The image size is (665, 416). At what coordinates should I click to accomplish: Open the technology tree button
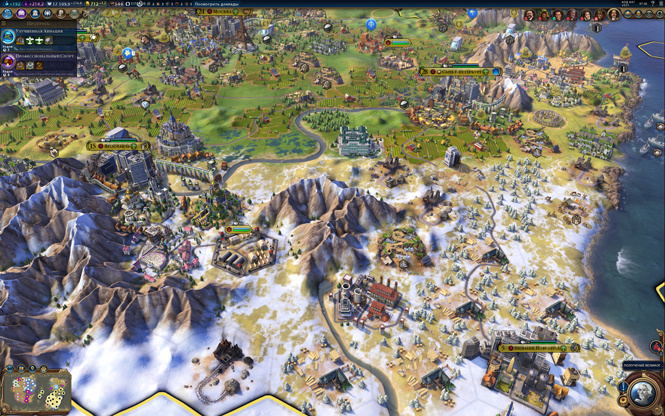tap(8, 15)
